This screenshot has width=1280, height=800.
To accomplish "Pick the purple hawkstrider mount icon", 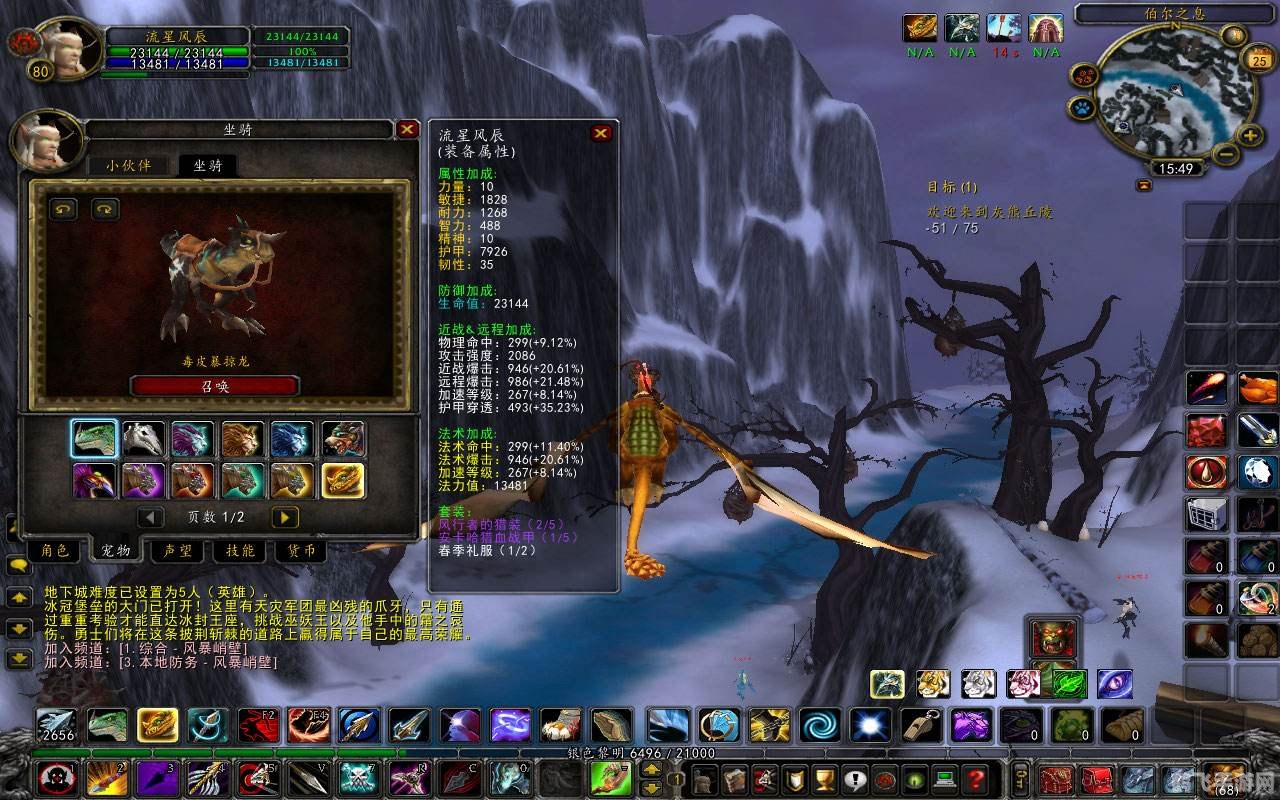I will [94, 481].
